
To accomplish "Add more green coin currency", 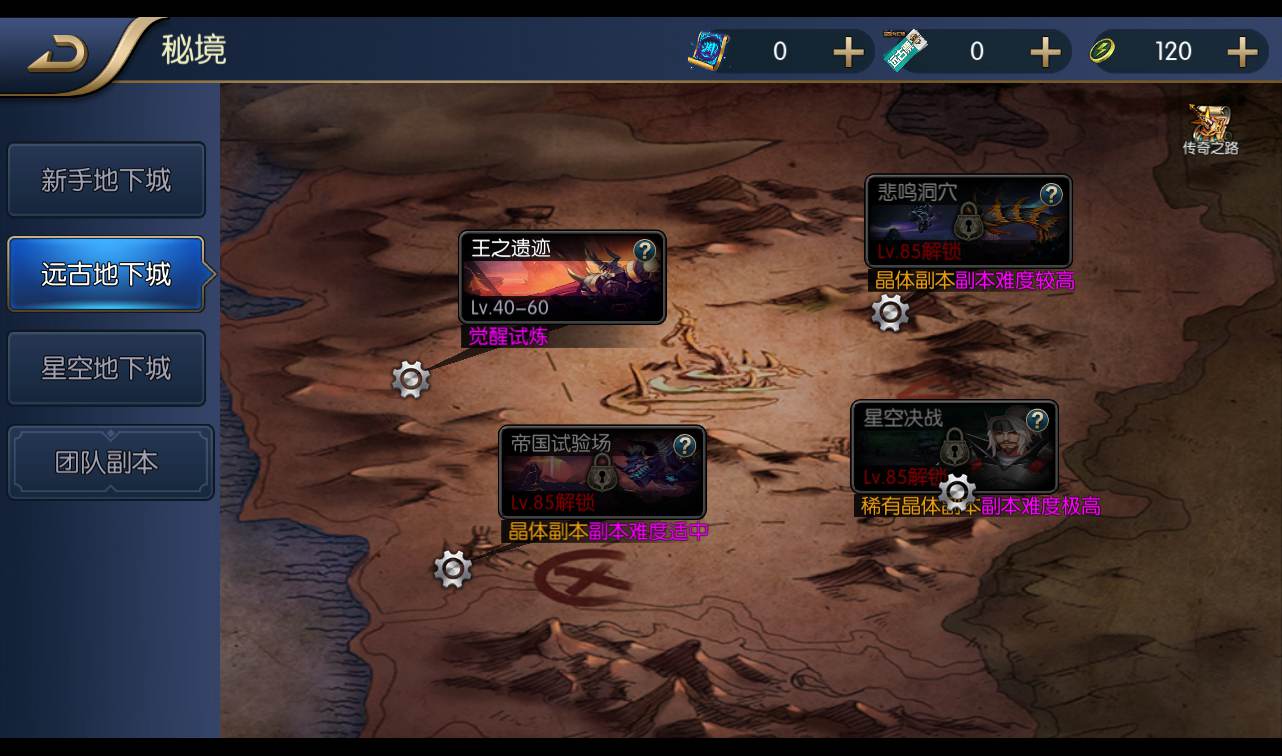I will 1241,52.
